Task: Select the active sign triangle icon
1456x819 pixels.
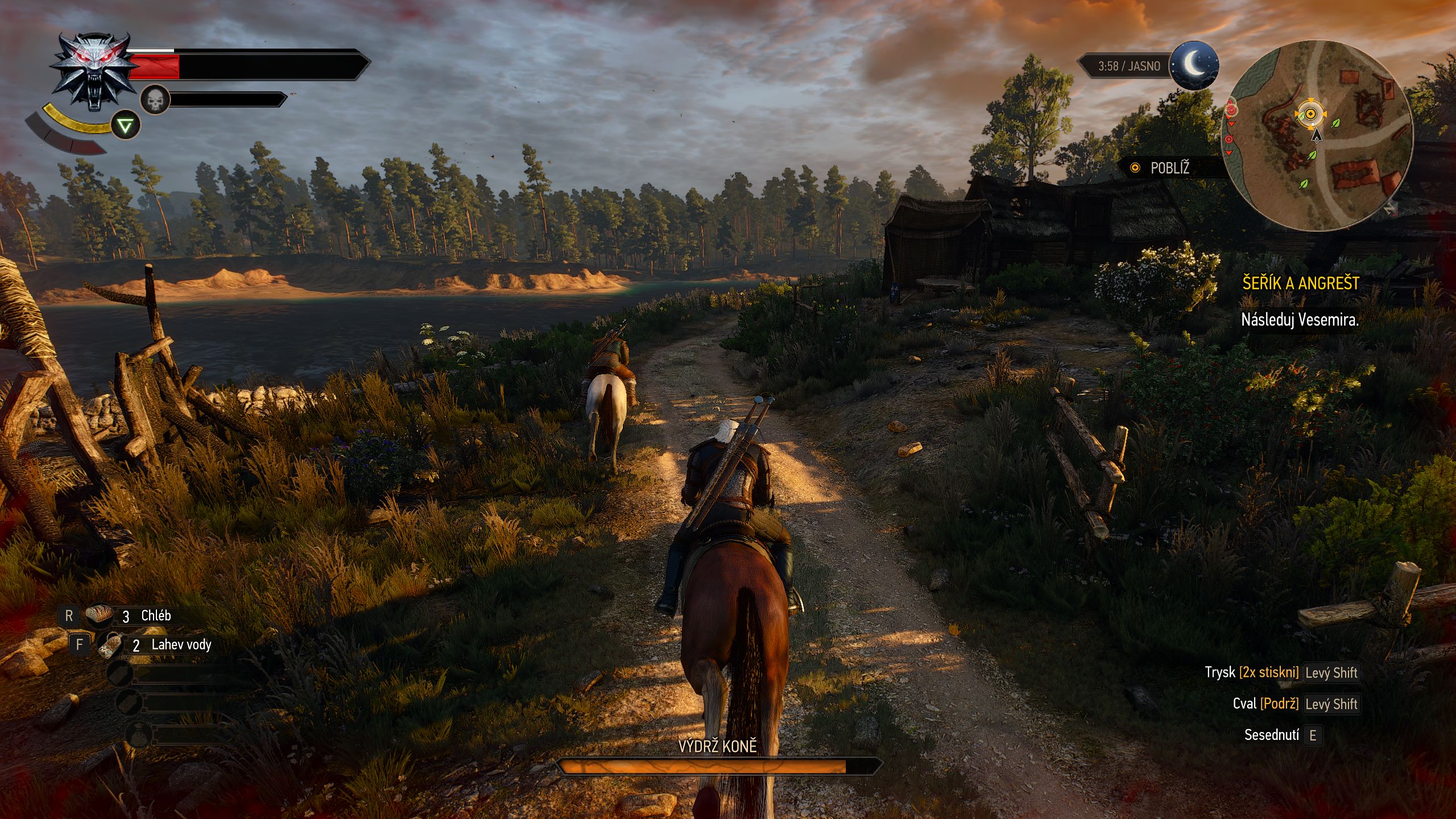Action: click(x=125, y=125)
